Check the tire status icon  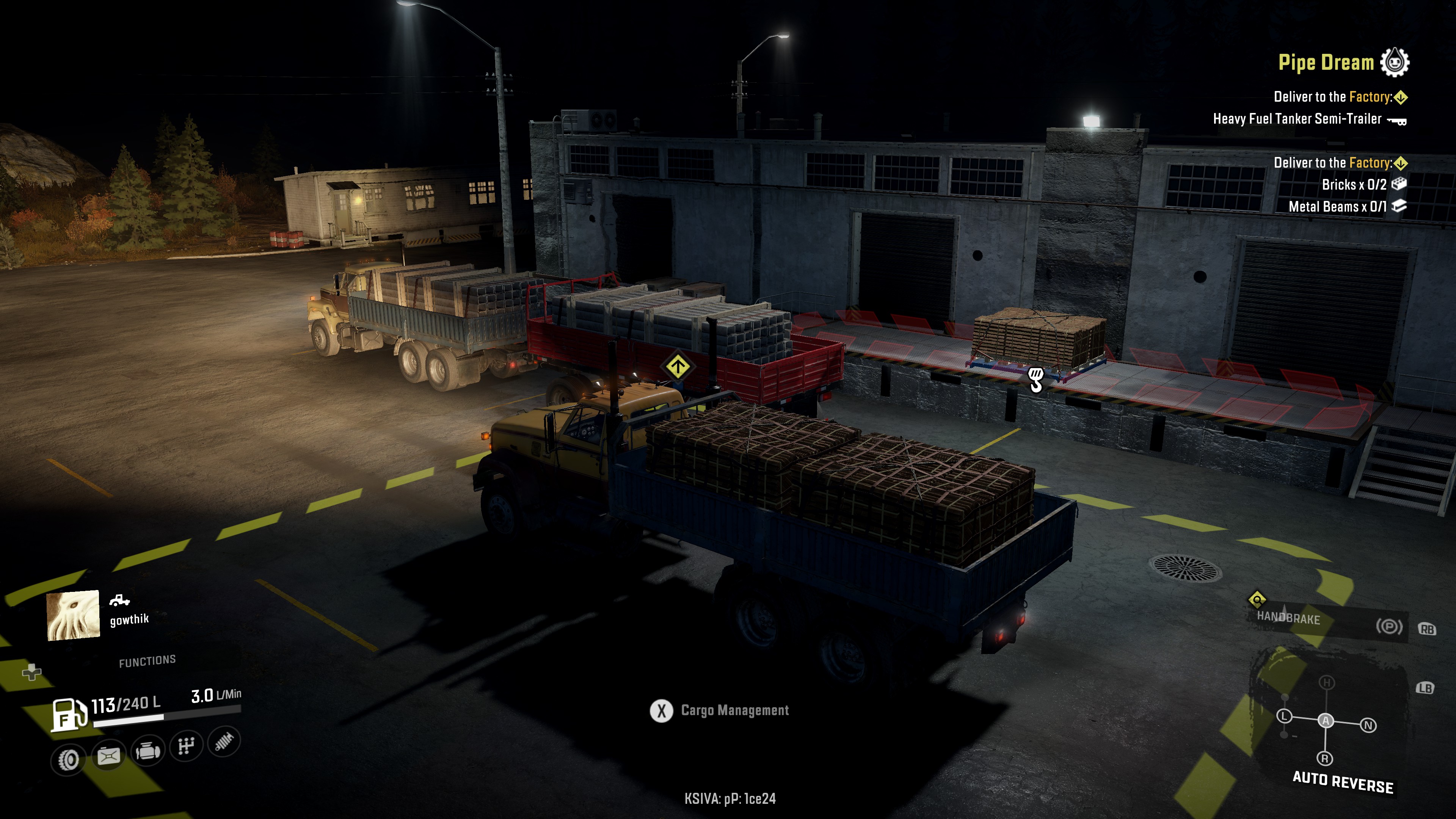pos(68,759)
